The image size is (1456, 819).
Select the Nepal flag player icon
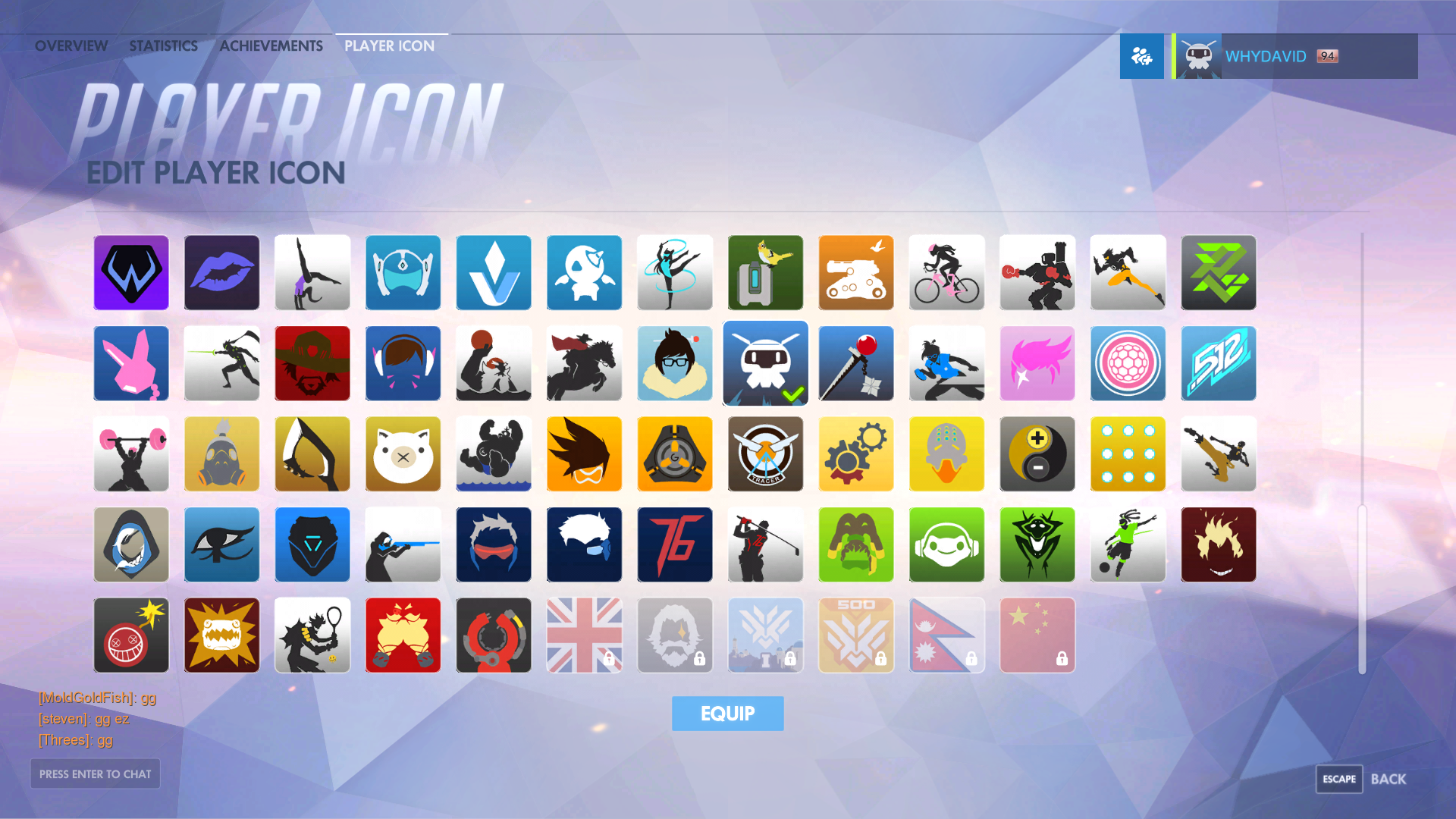coord(946,635)
